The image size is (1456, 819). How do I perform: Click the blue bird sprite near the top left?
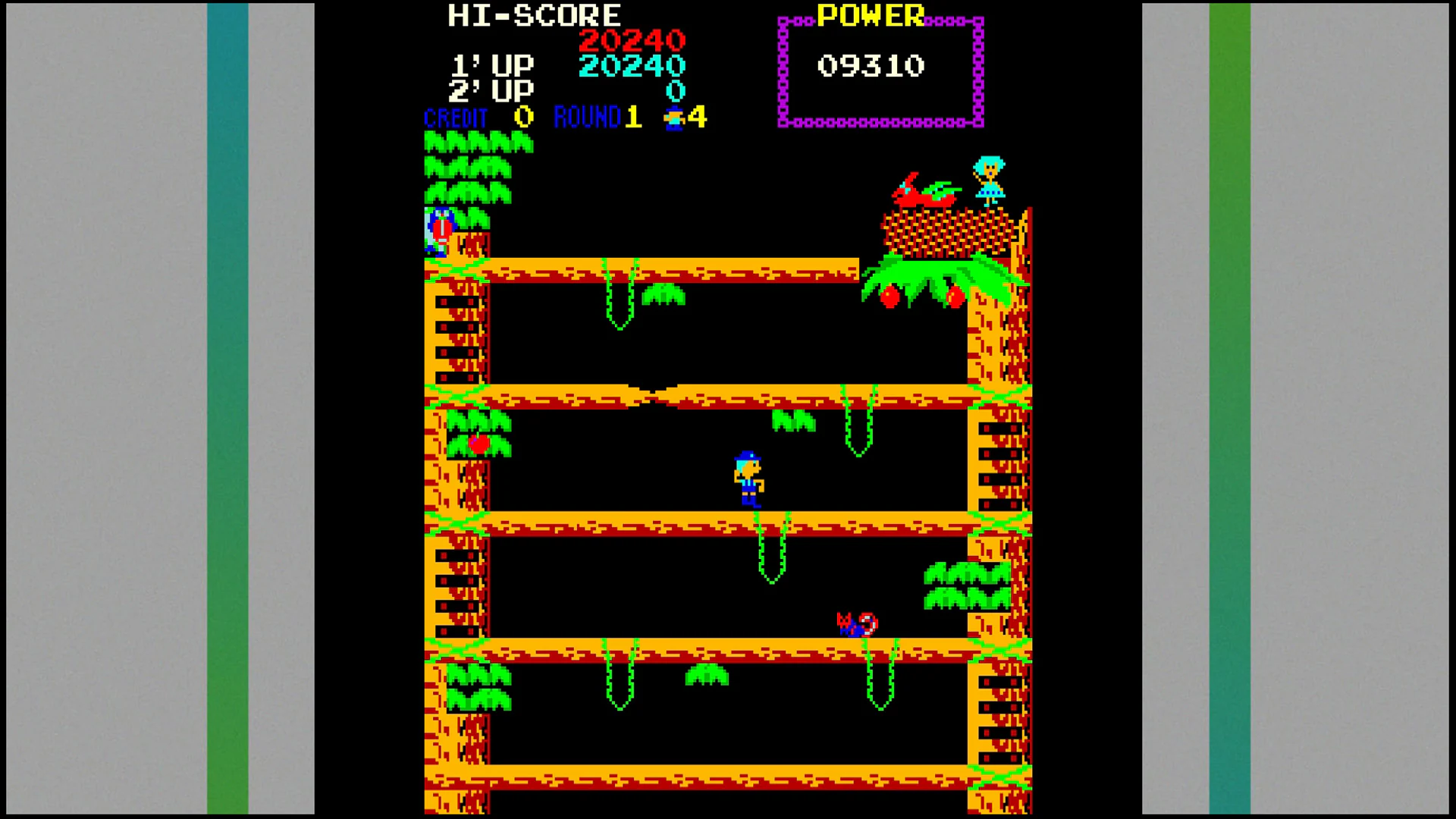coord(438,227)
